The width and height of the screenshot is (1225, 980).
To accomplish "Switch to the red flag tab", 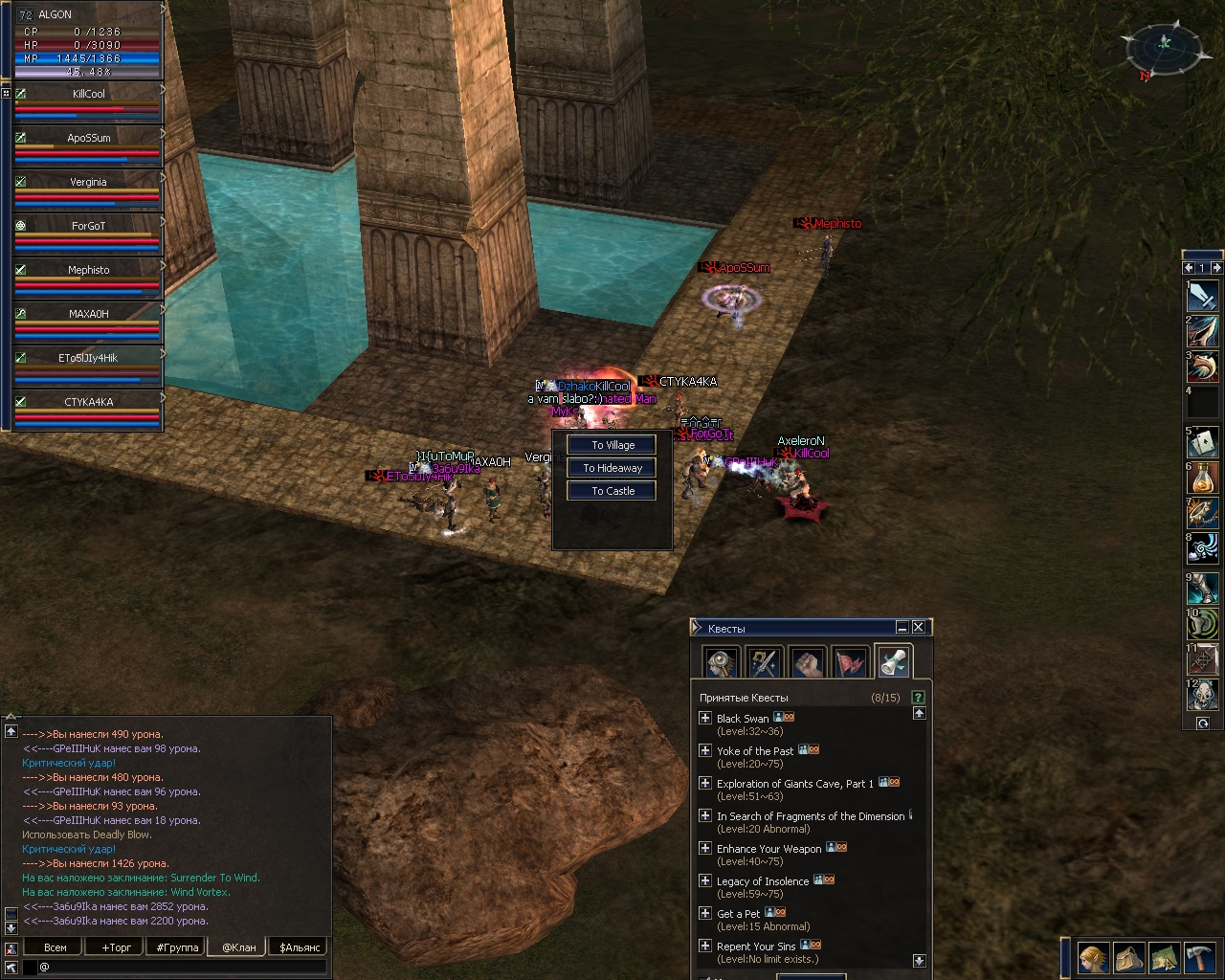I will point(851,661).
